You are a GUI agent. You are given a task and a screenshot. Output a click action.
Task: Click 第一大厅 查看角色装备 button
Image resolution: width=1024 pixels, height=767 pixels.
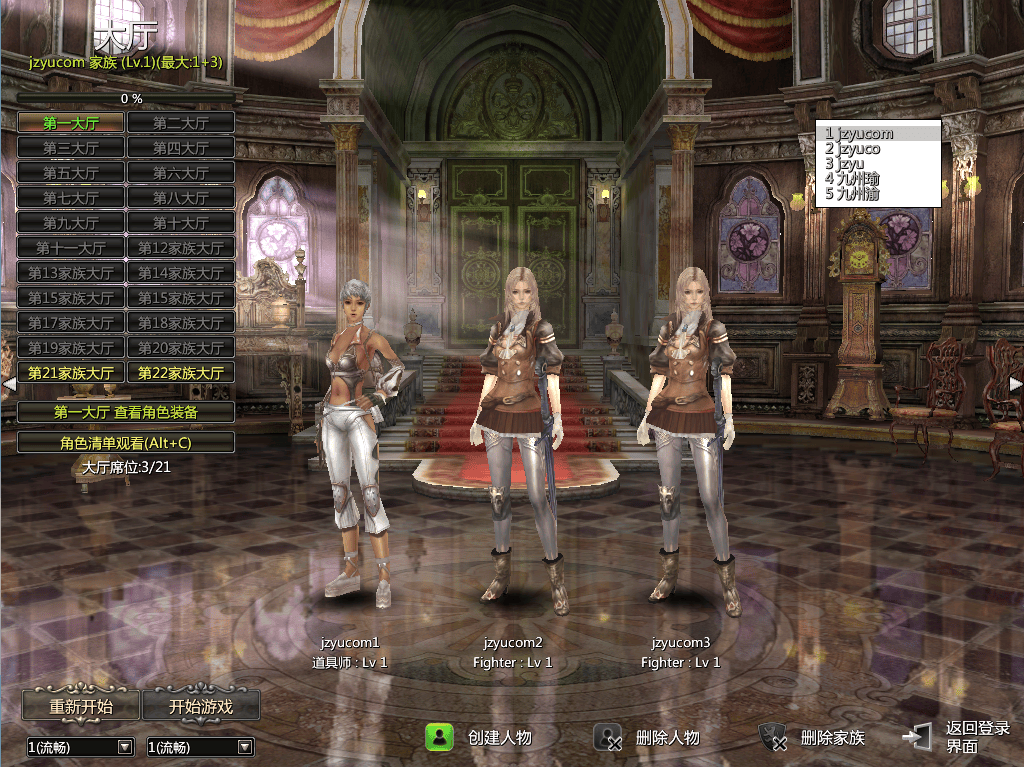click(126, 412)
